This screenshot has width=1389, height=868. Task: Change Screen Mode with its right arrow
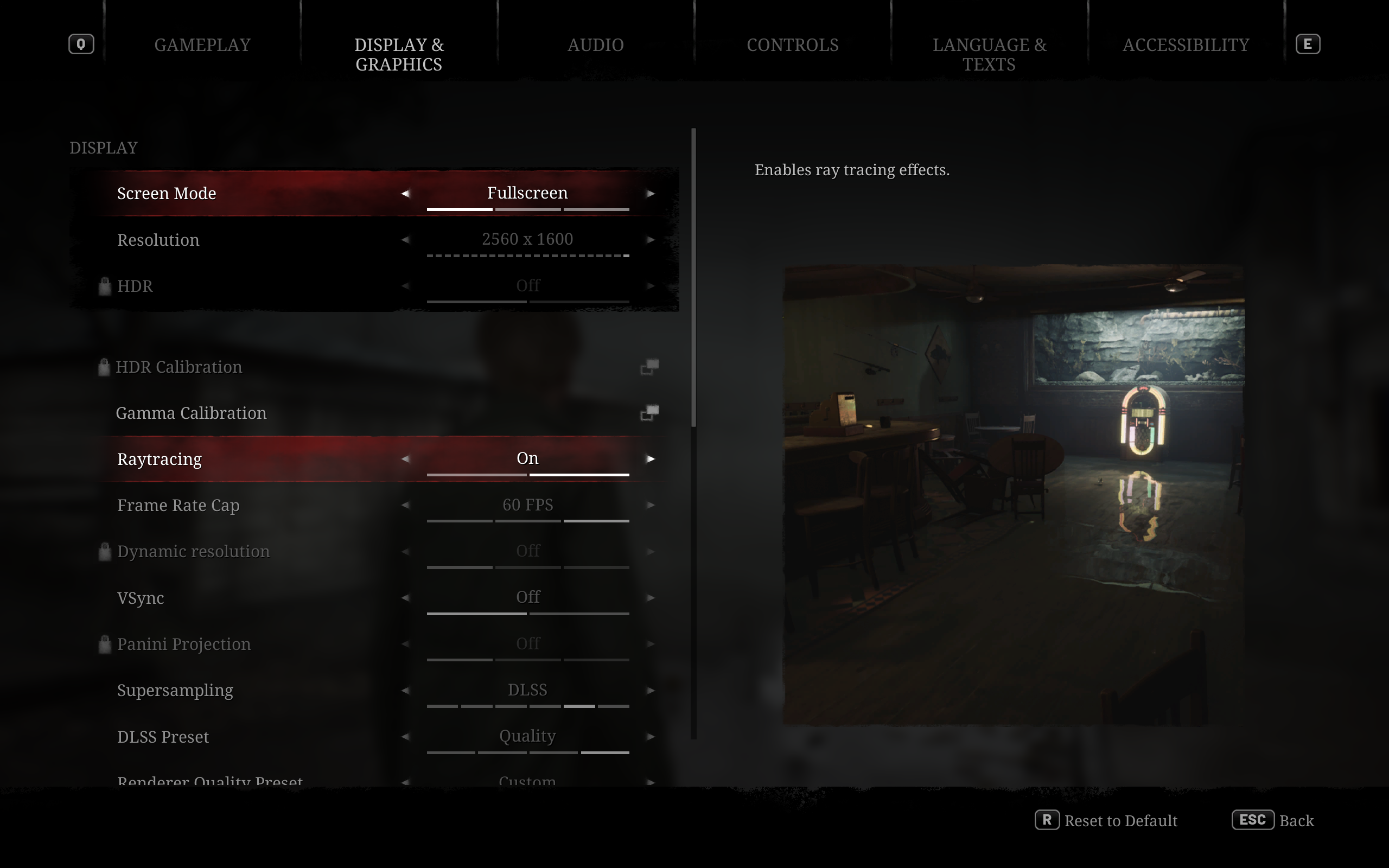point(651,194)
